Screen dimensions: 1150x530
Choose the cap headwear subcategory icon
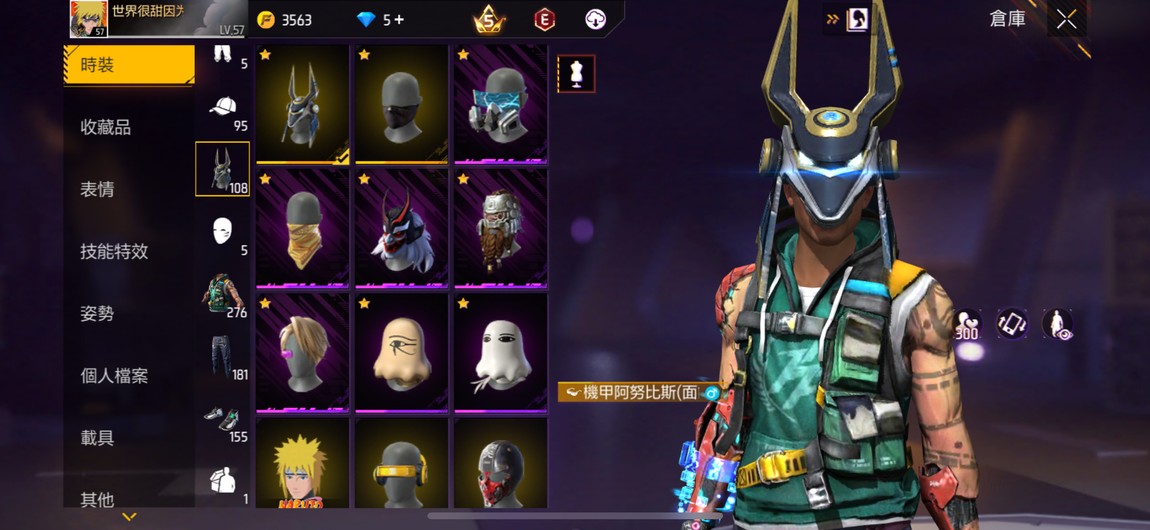pos(223,107)
